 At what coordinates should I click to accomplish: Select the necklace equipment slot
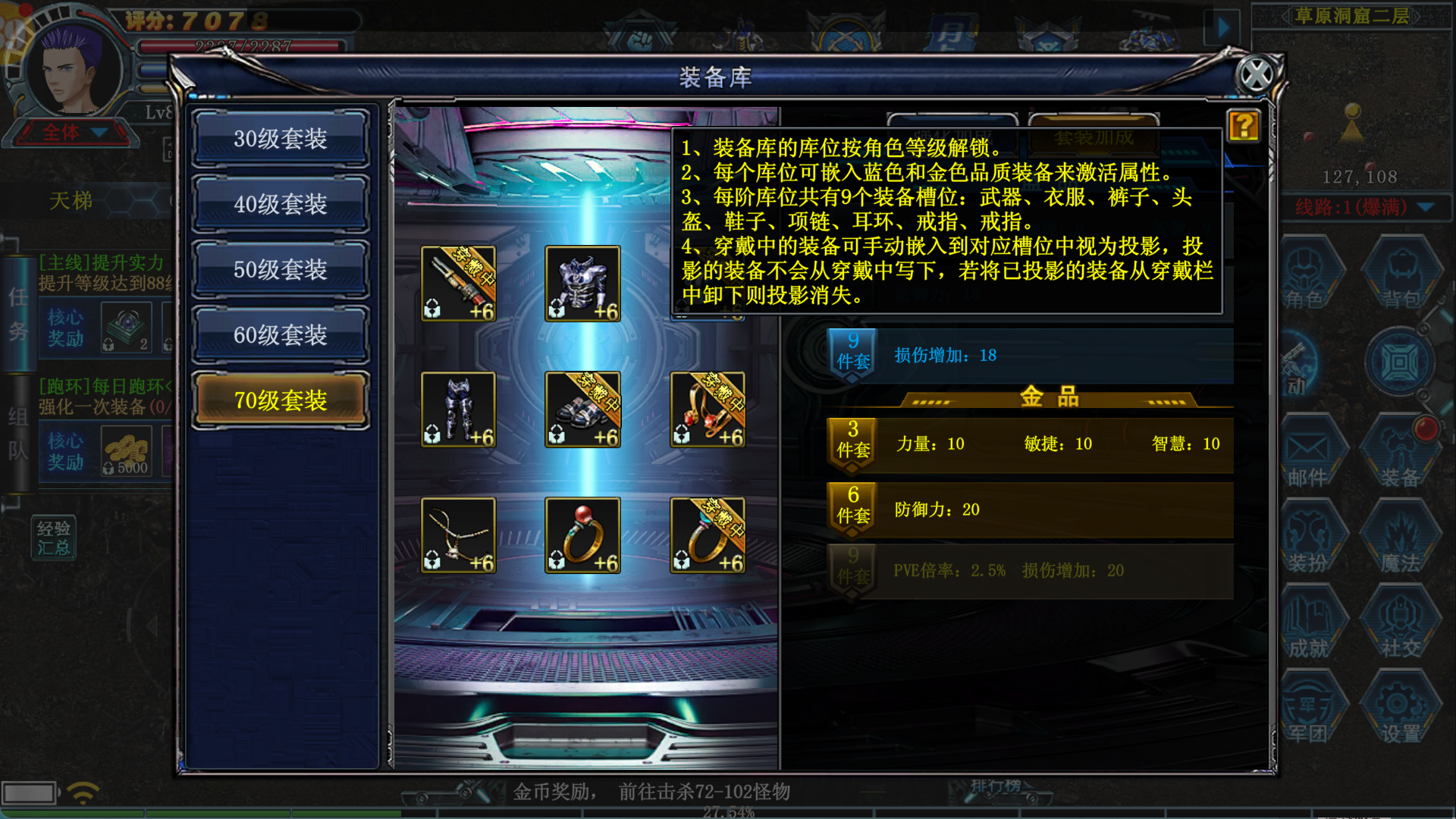(x=458, y=535)
